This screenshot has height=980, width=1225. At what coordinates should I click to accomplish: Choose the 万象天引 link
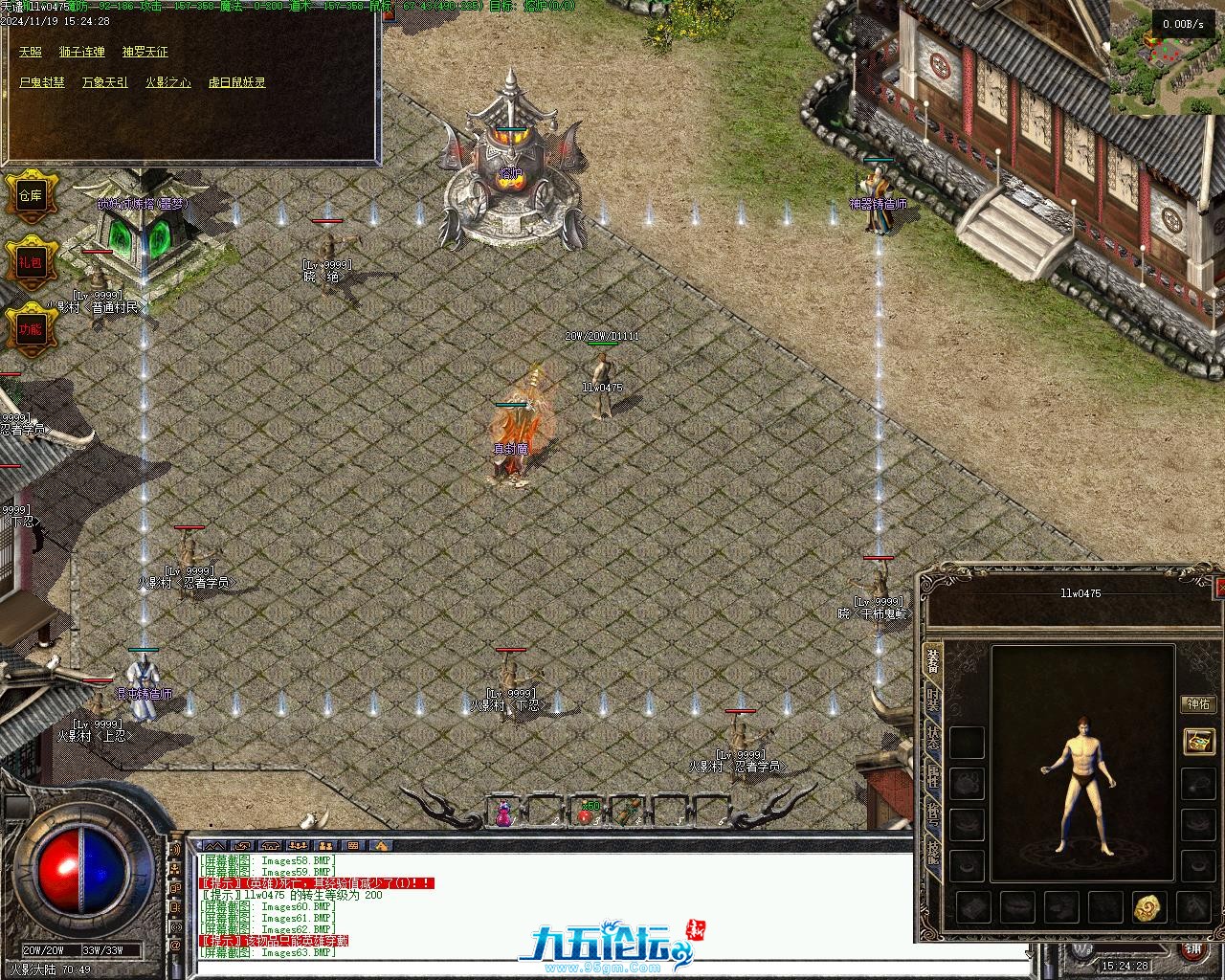click(x=104, y=82)
